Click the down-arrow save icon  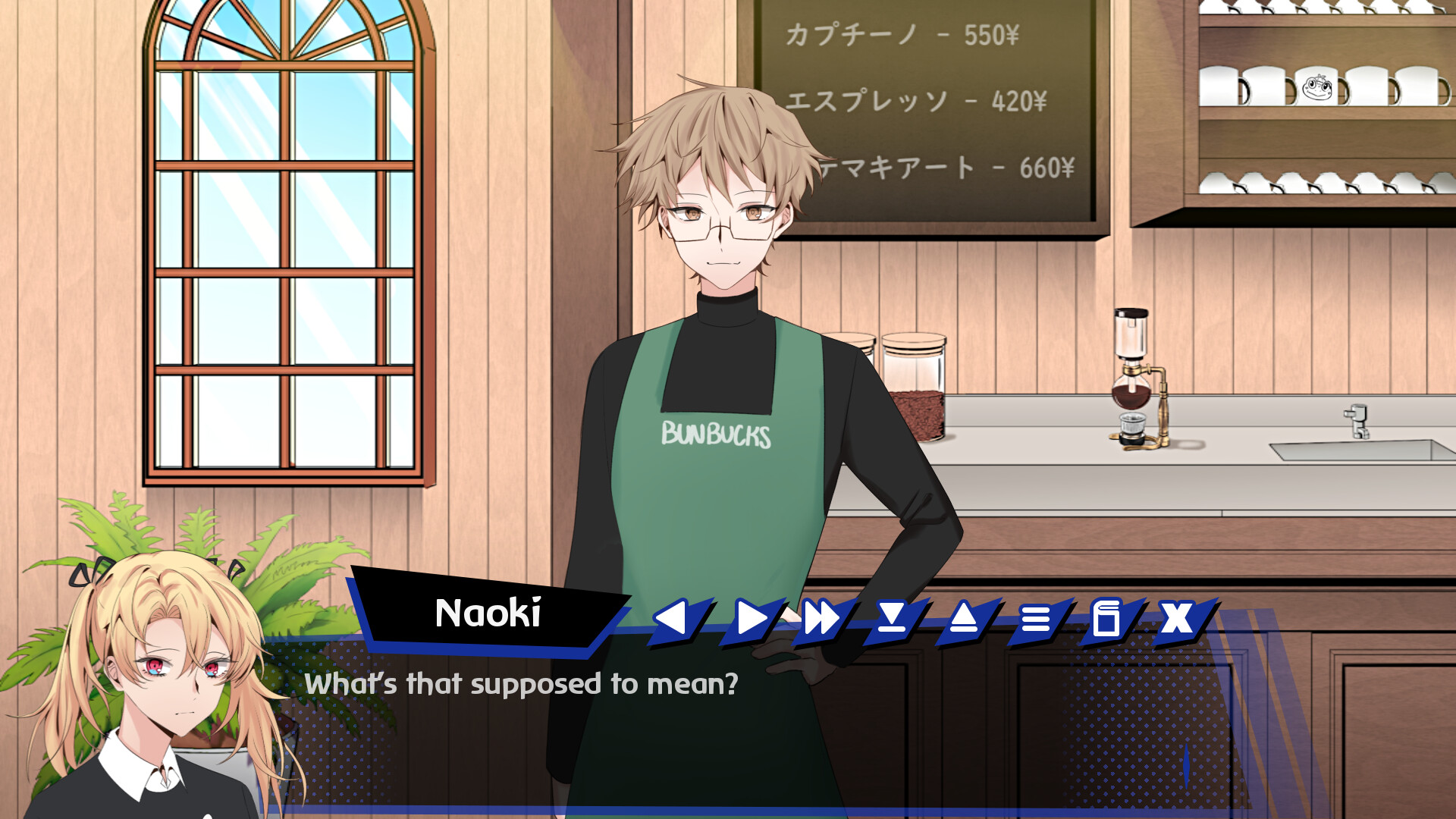coord(892,619)
